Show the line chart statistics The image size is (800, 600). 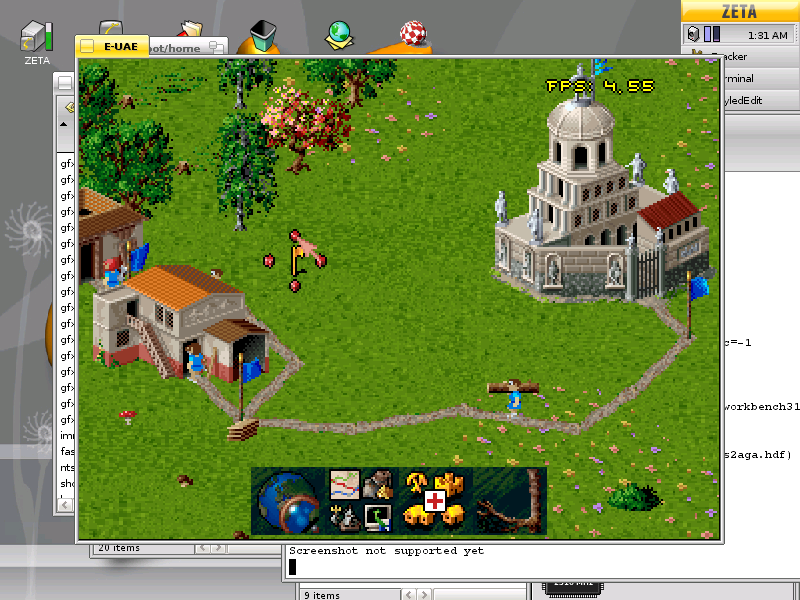click(344, 483)
